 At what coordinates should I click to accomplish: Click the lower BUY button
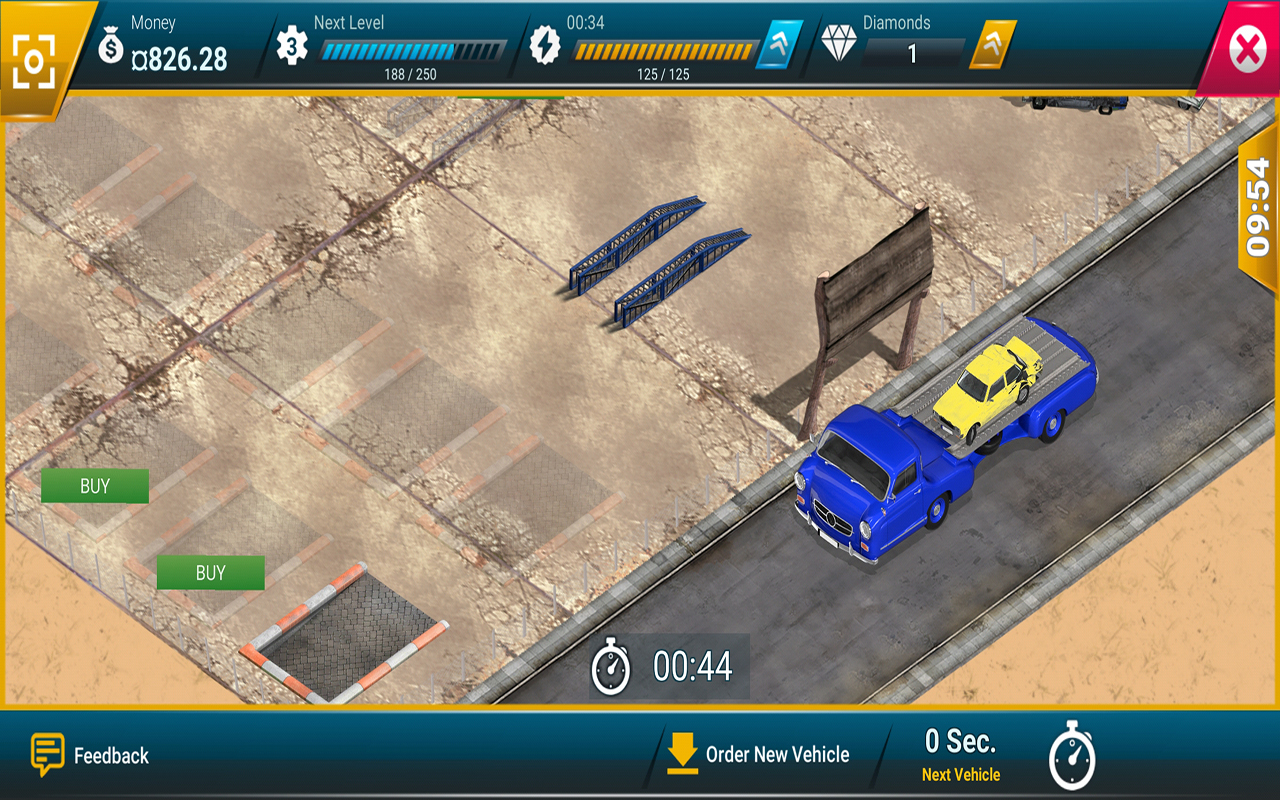pos(210,573)
